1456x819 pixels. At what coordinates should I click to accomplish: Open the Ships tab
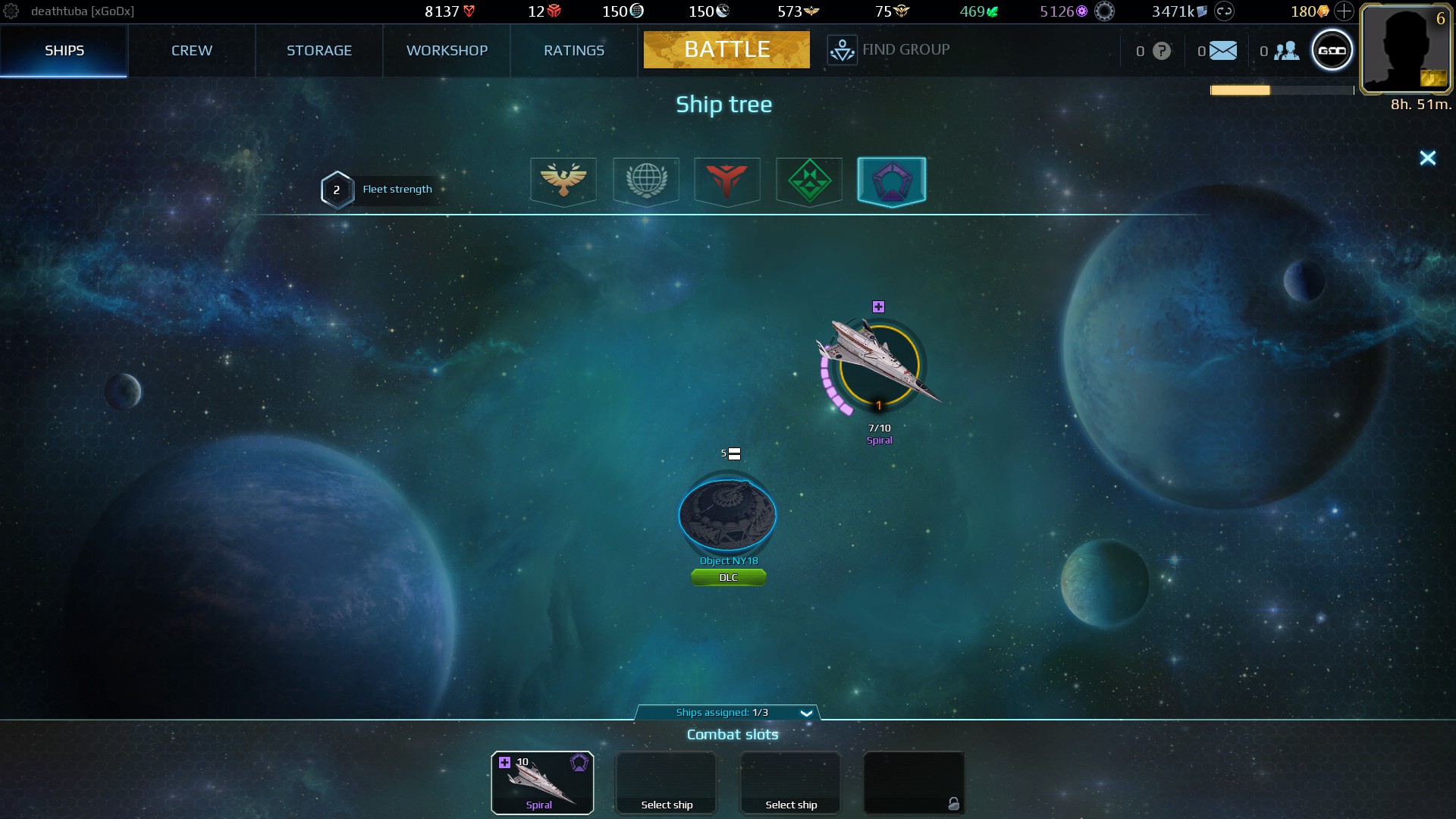tap(64, 51)
